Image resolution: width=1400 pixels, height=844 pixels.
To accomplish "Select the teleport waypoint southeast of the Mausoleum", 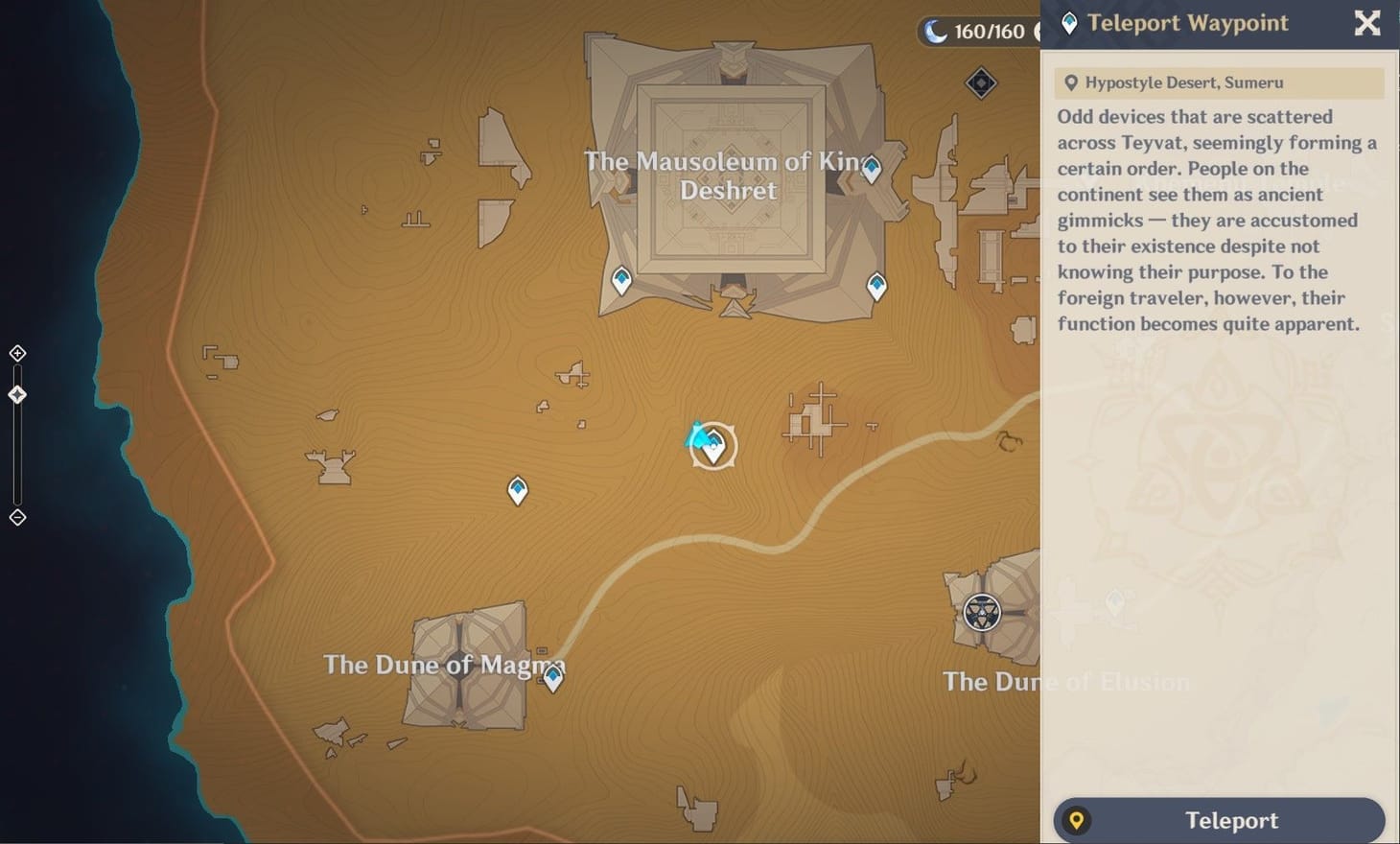I will (875, 284).
